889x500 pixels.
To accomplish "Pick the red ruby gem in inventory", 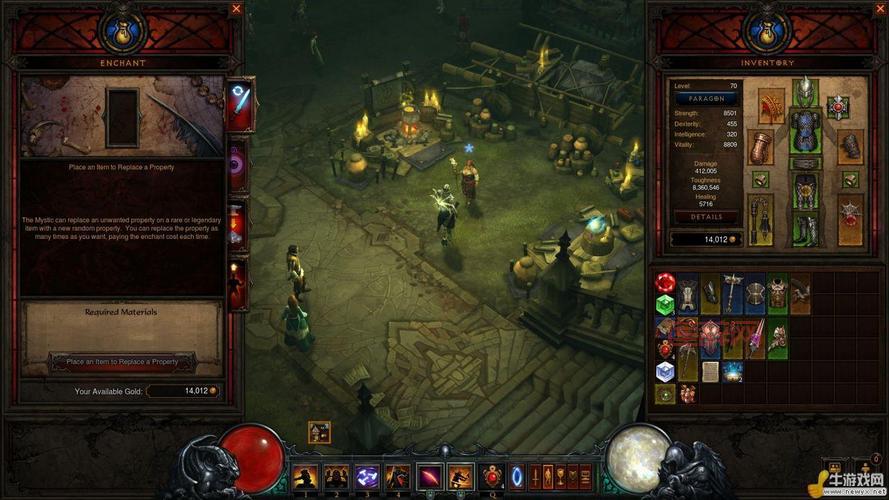I will 664,284.
